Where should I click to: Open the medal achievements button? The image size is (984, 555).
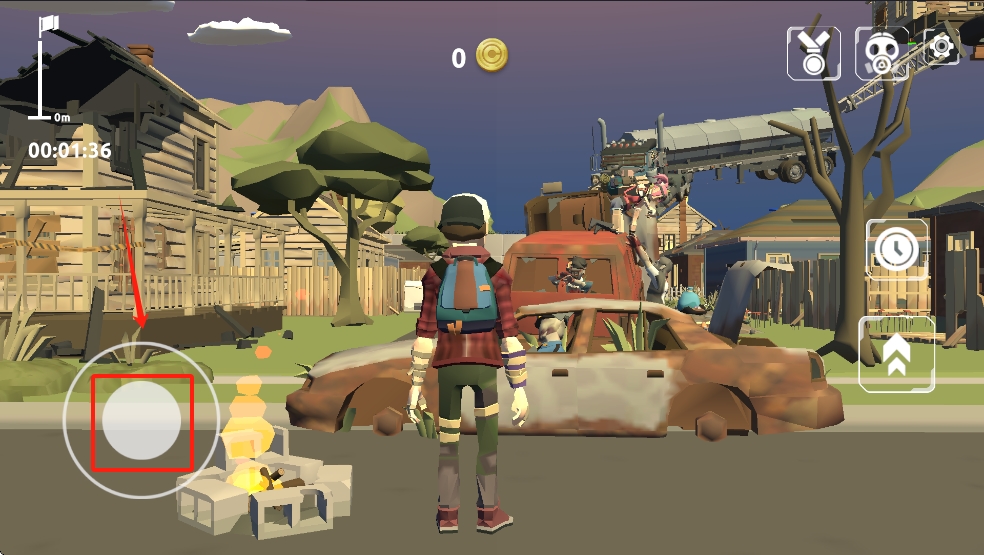(x=814, y=52)
